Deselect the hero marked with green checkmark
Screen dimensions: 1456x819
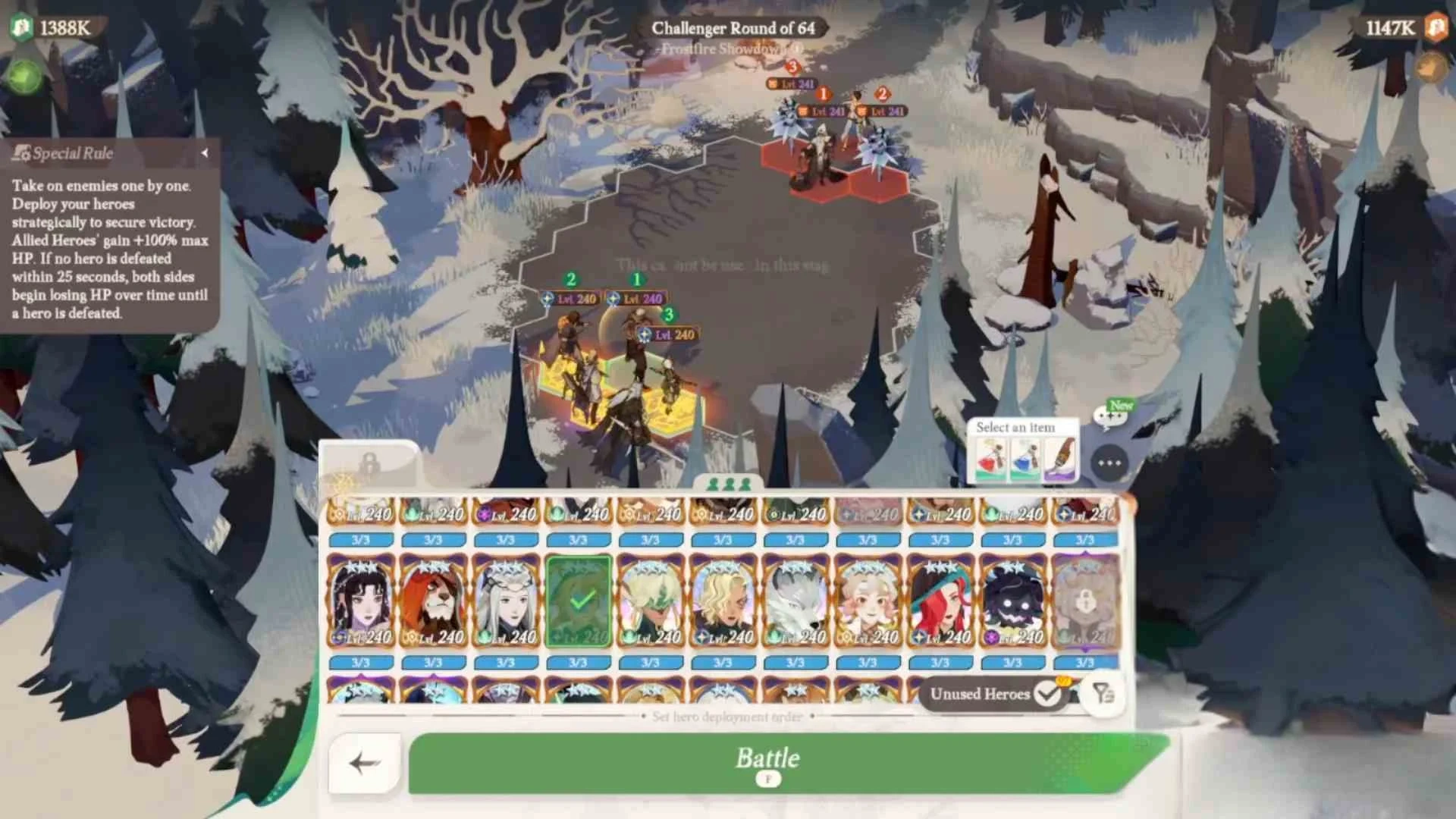[579, 599]
